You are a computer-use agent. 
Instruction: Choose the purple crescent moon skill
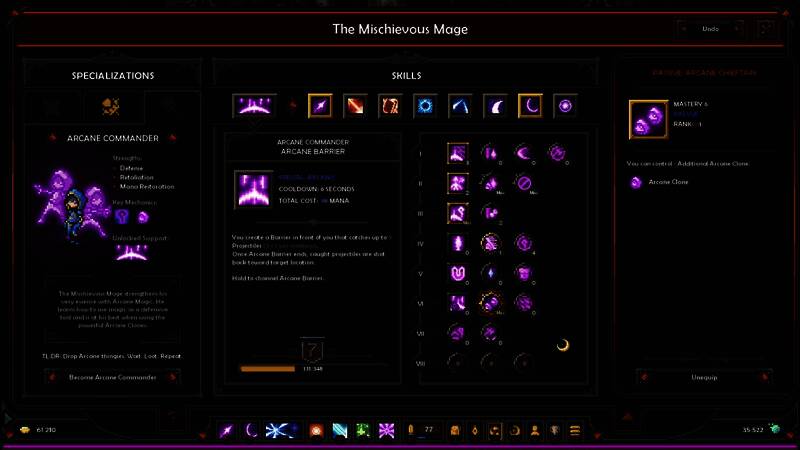click(530, 105)
